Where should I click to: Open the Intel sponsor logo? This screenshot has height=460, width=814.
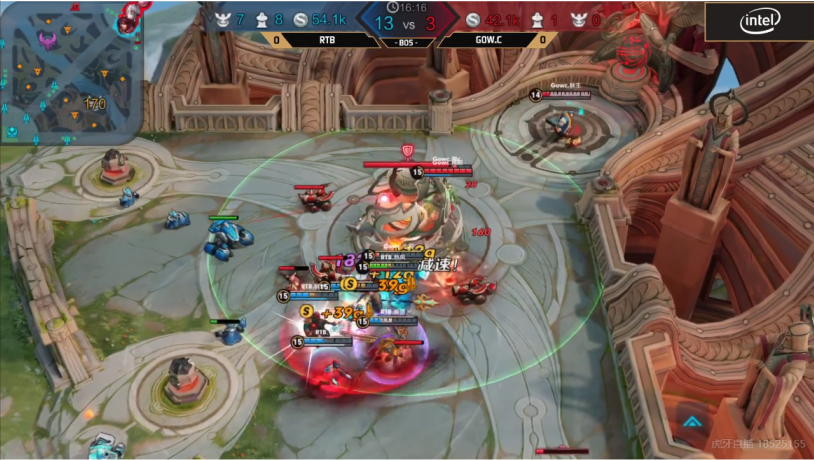pyautogui.click(x=760, y=20)
